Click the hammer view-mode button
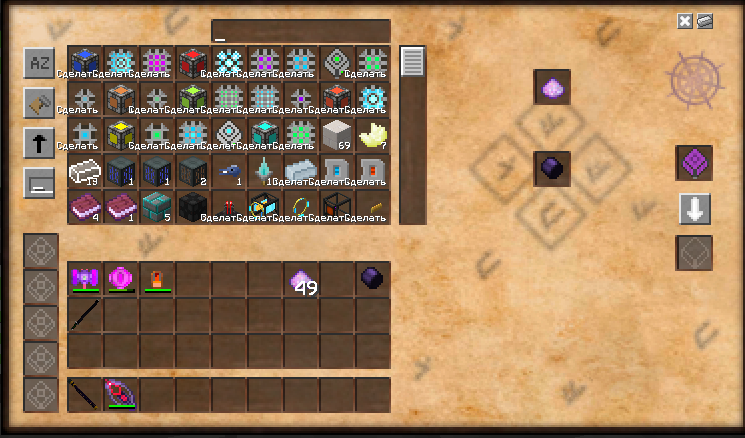745x438 pixels. pyautogui.click(x=39, y=103)
